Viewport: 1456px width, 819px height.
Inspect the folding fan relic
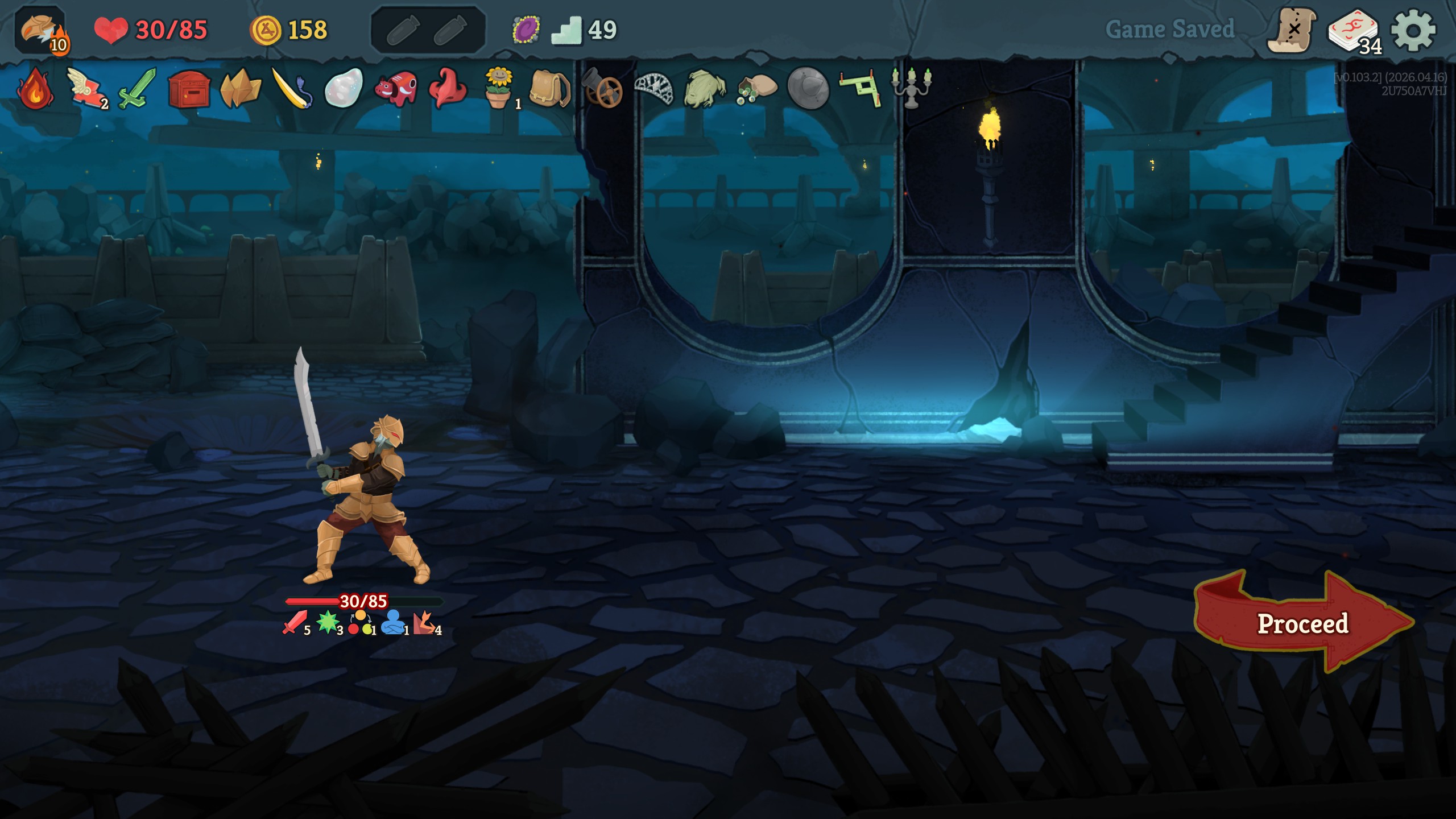pyautogui.click(x=653, y=89)
